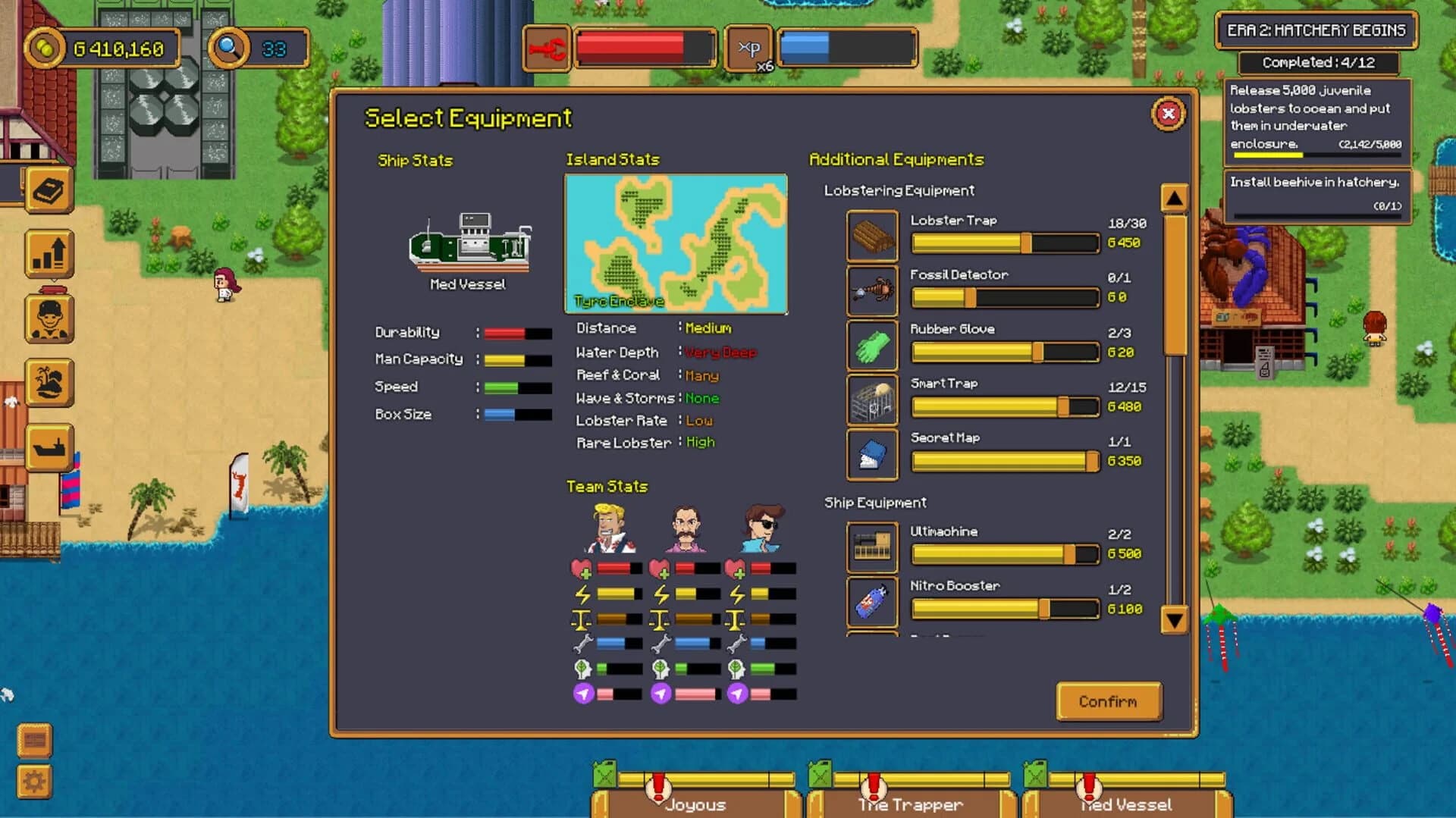Select the Nitro Booster icon
This screenshot has width=1456, height=818.
coord(871,601)
